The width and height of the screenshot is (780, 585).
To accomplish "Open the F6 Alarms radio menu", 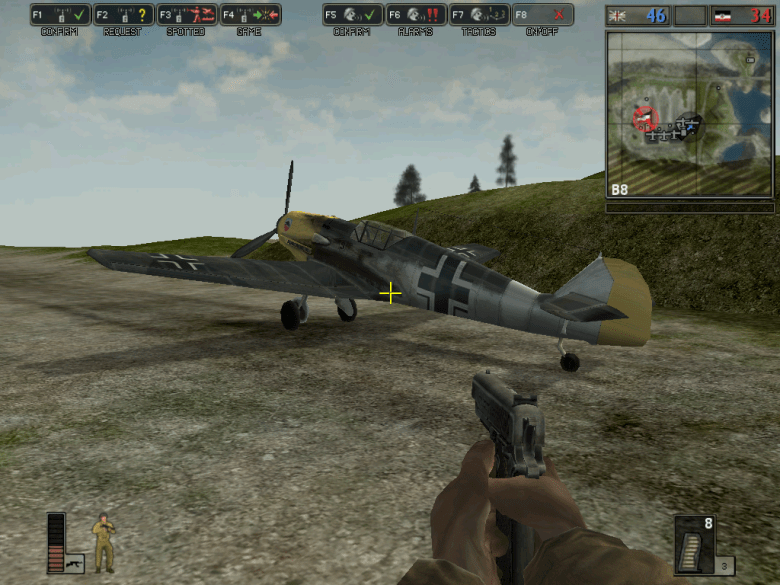I will click(415, 15).
